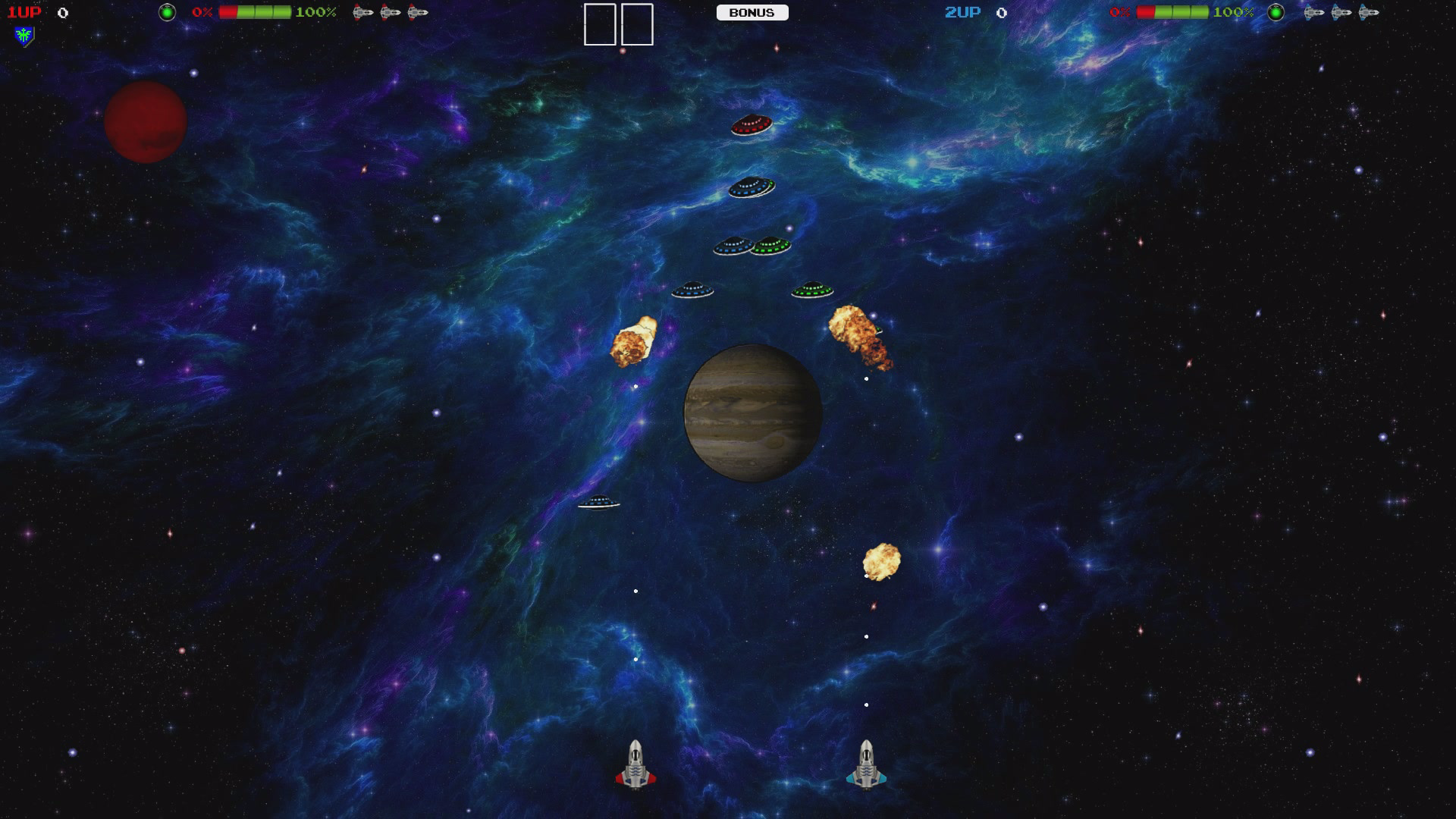Click player one's green orb indicator
The height and width of the screenshot is (819, 1456).
pyautogui.click(x=167, y=12)
